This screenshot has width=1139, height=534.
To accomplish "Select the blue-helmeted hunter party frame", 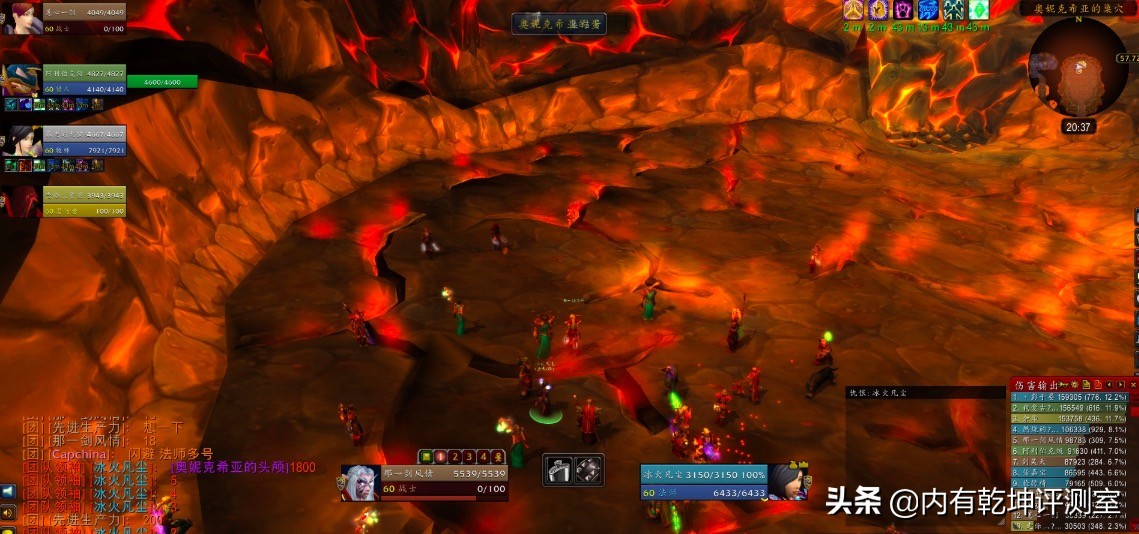I will pos(22,79).
